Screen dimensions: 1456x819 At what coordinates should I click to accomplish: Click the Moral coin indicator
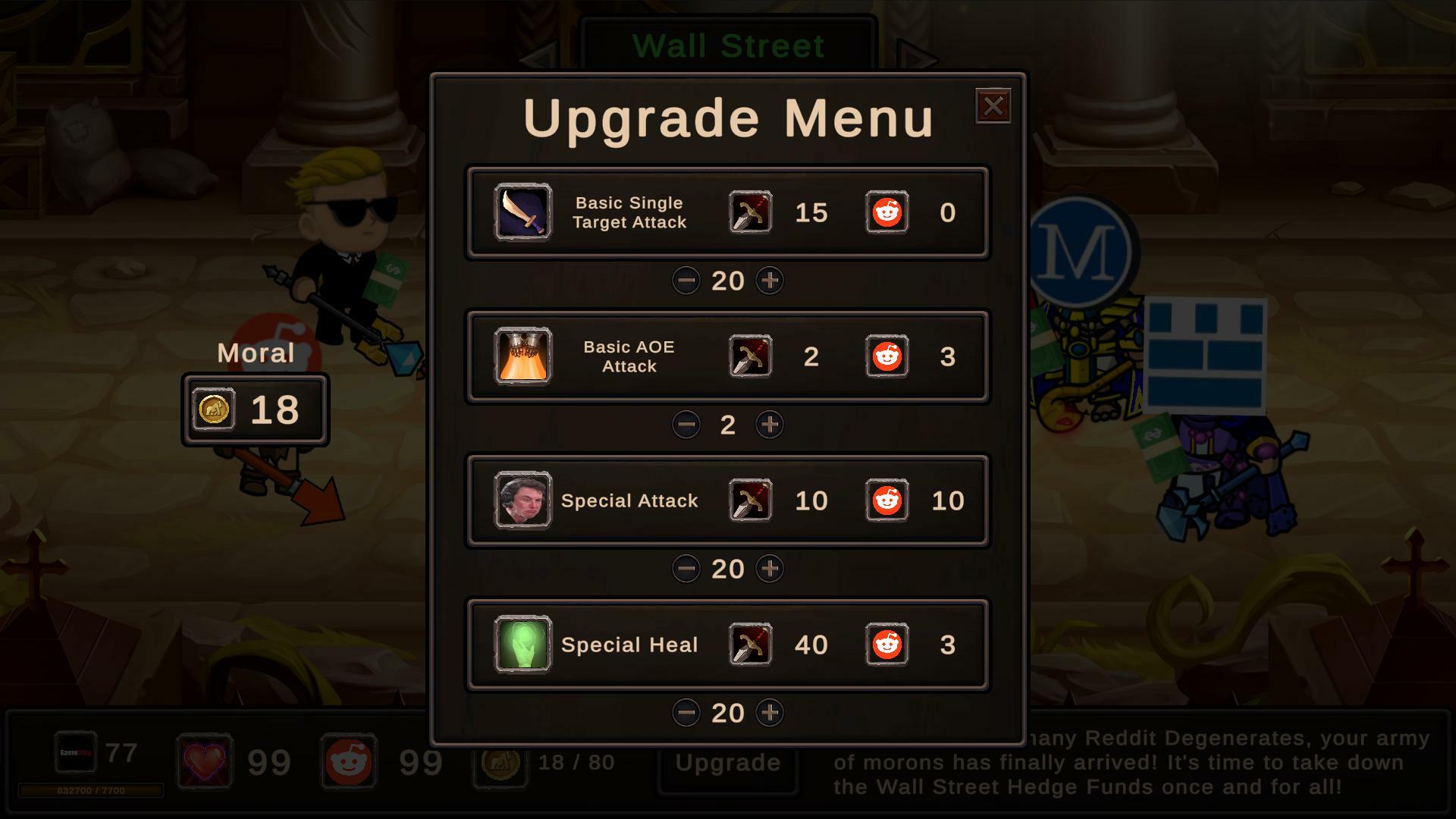point(255,410)
